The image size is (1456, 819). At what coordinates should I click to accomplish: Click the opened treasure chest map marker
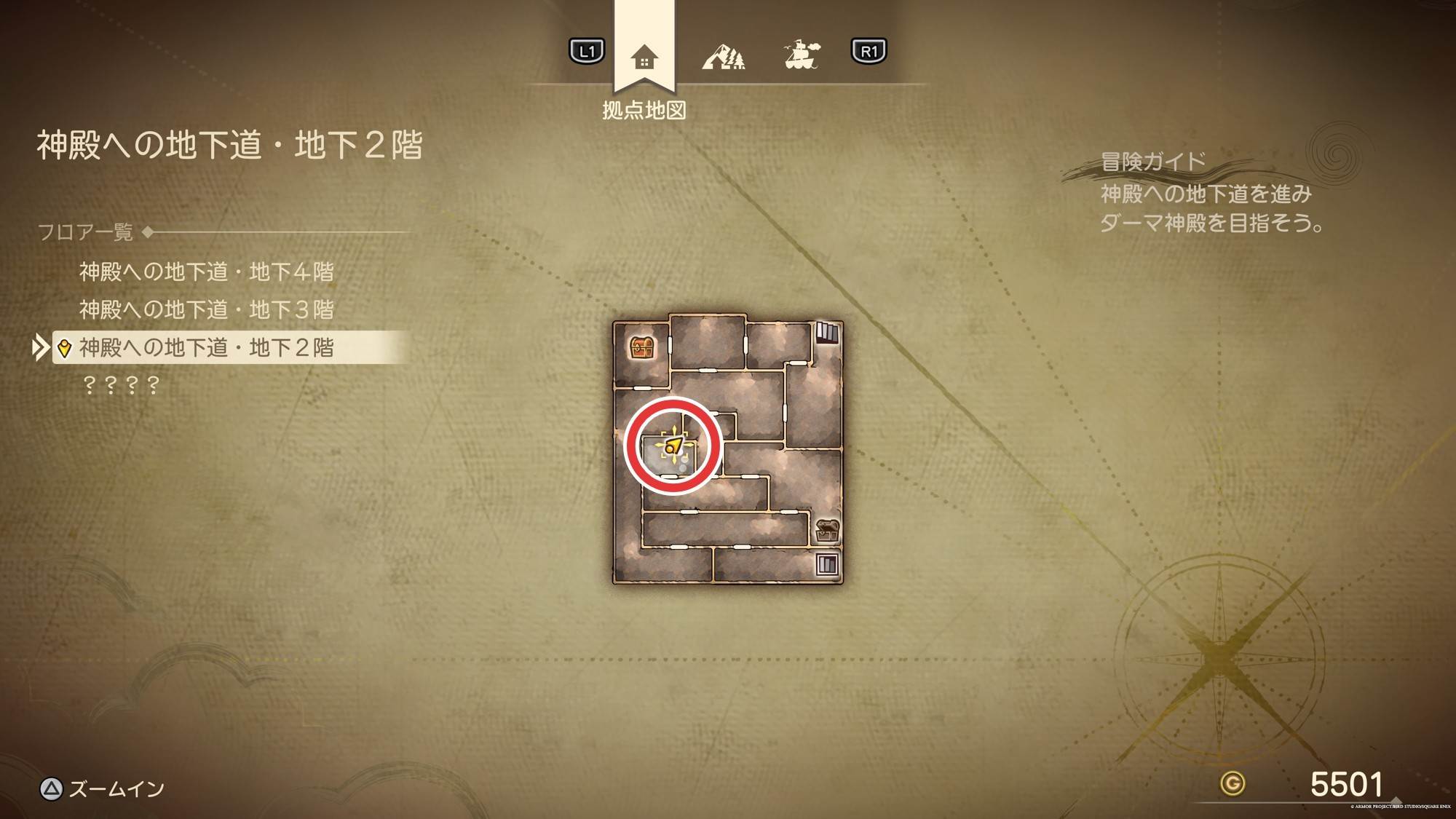826,529
